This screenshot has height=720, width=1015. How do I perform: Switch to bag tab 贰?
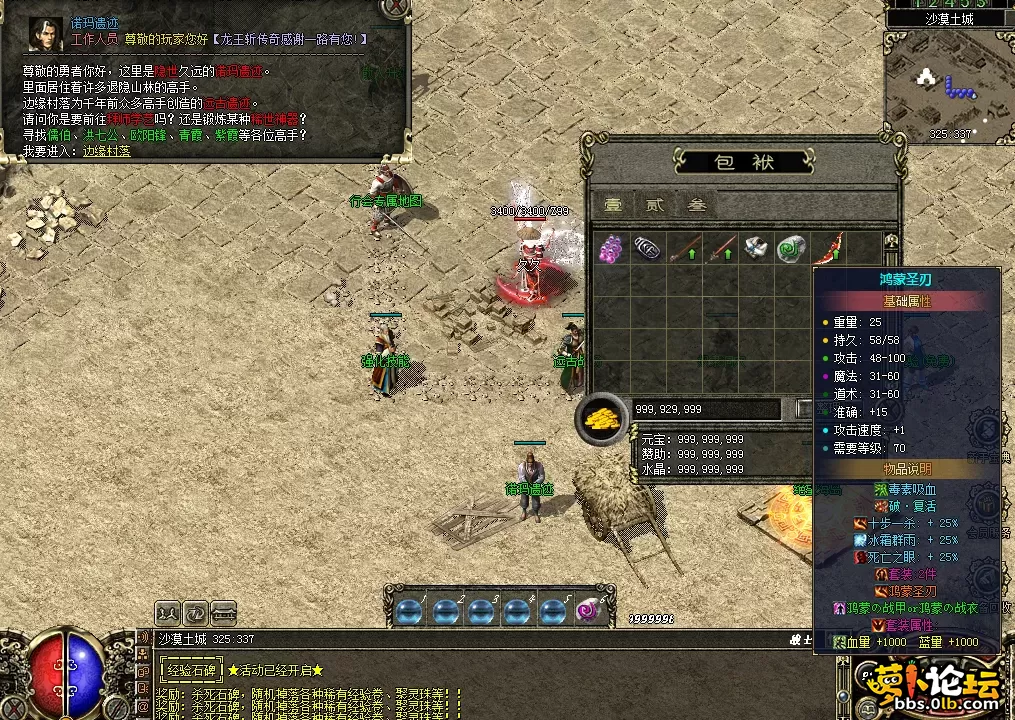click(654, 205)
